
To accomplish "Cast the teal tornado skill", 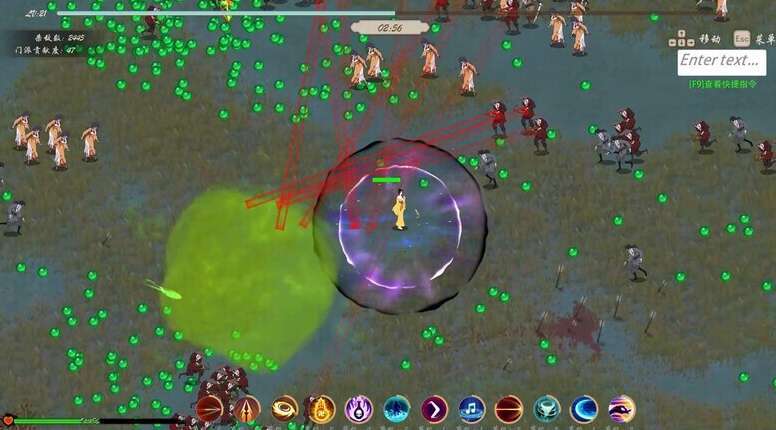I will click(547, 409).
